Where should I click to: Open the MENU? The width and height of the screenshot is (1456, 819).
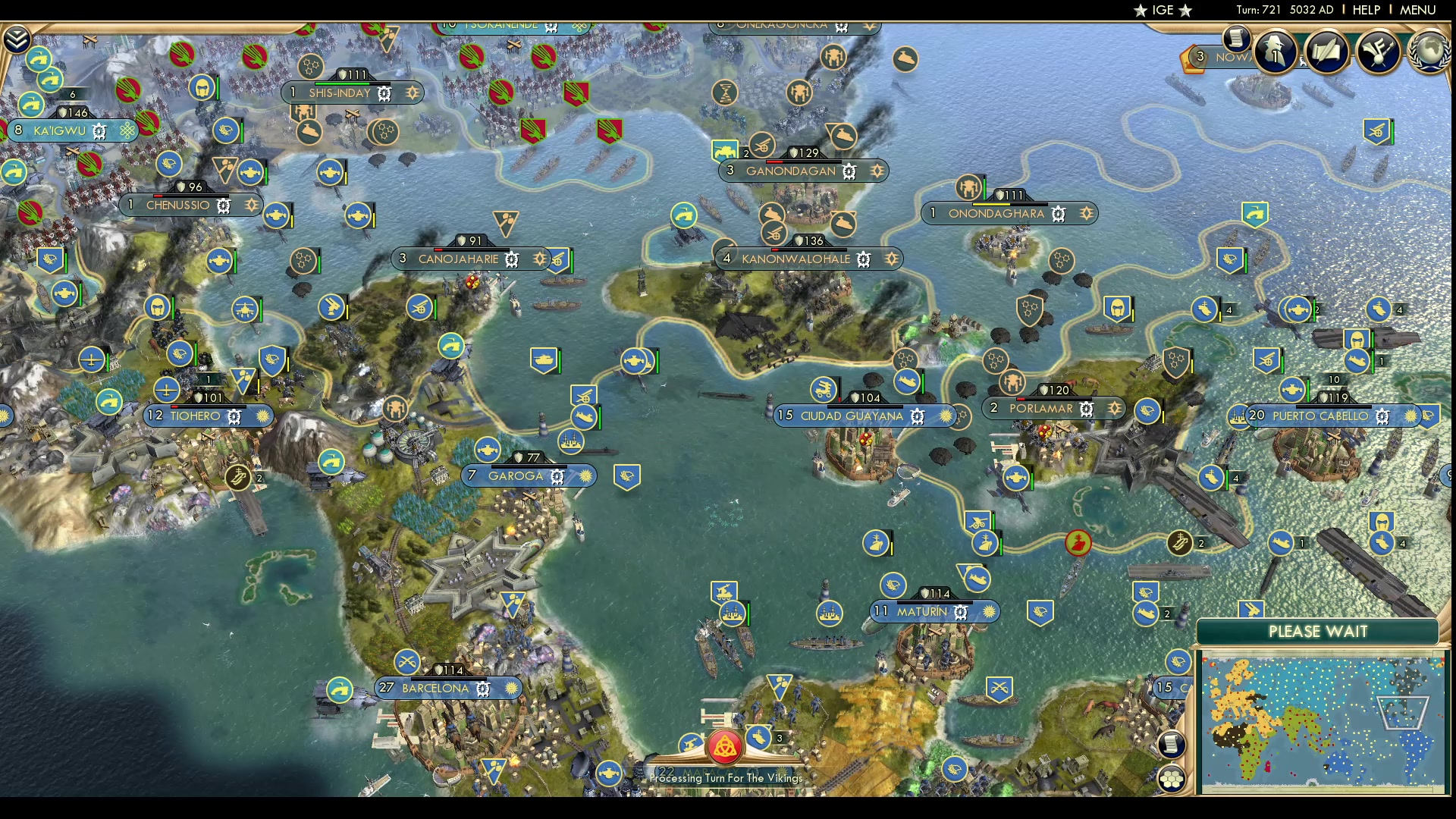(1417, 10)
